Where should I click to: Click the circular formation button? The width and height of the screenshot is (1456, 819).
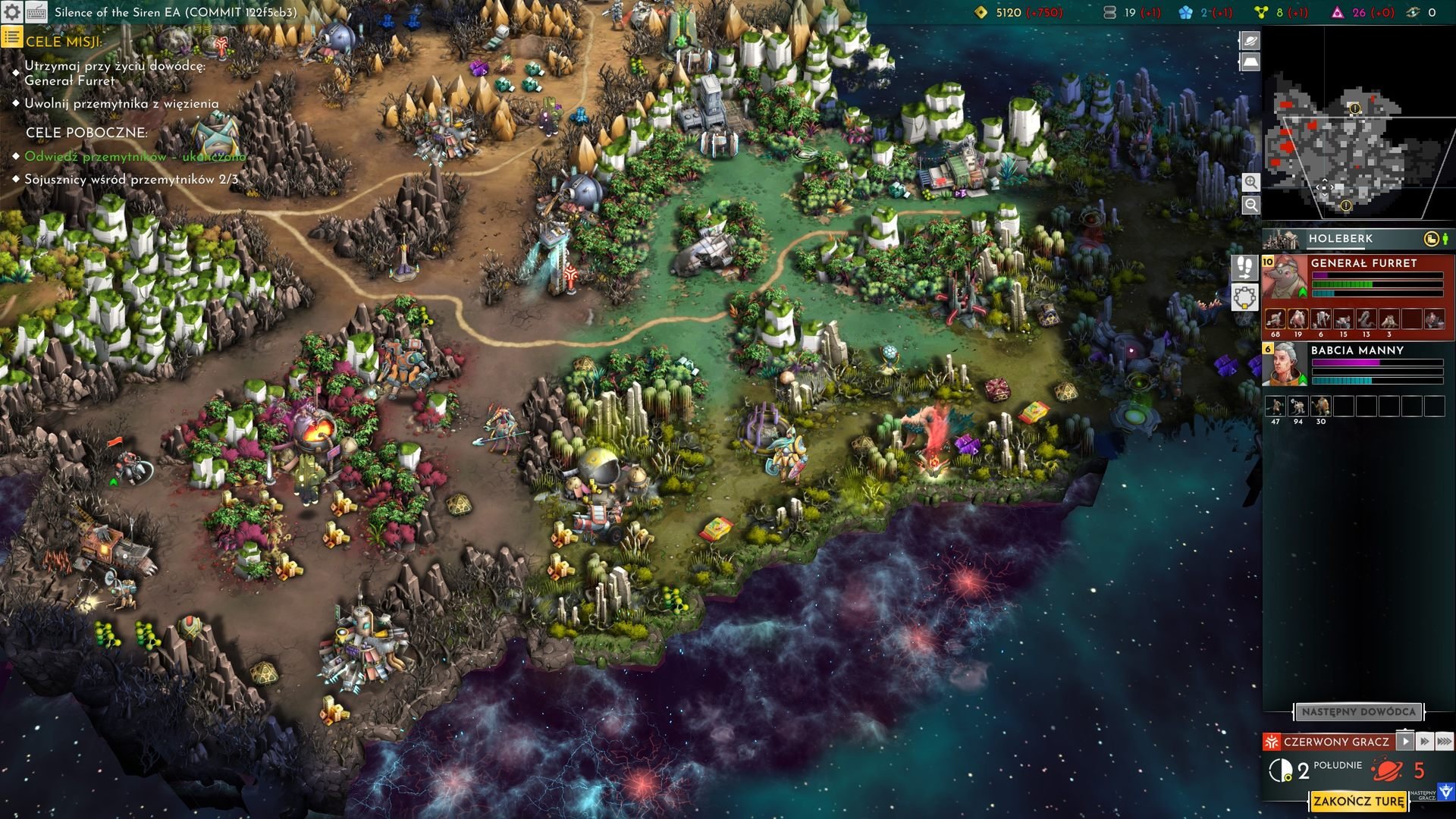click(x=1244, y=297)
